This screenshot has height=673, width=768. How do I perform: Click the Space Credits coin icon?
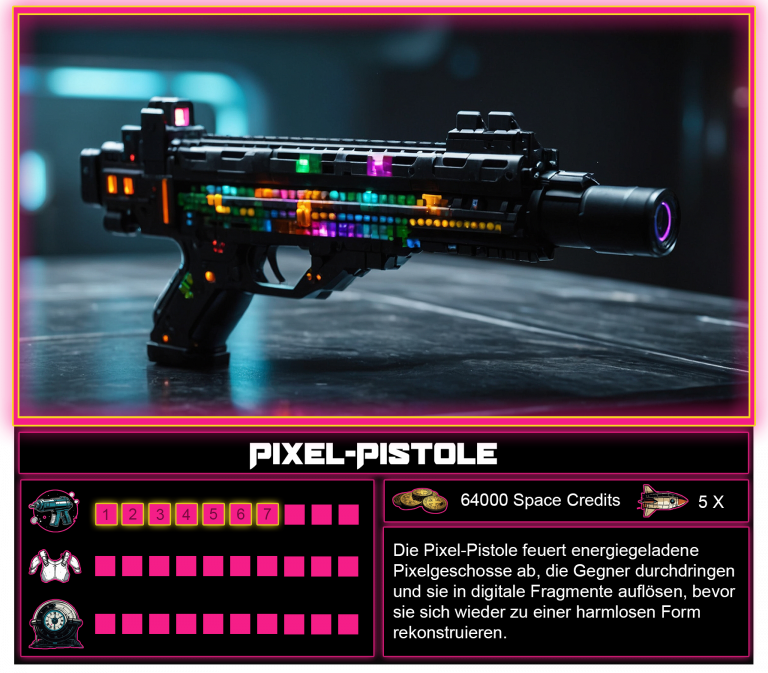coord(420,501)
